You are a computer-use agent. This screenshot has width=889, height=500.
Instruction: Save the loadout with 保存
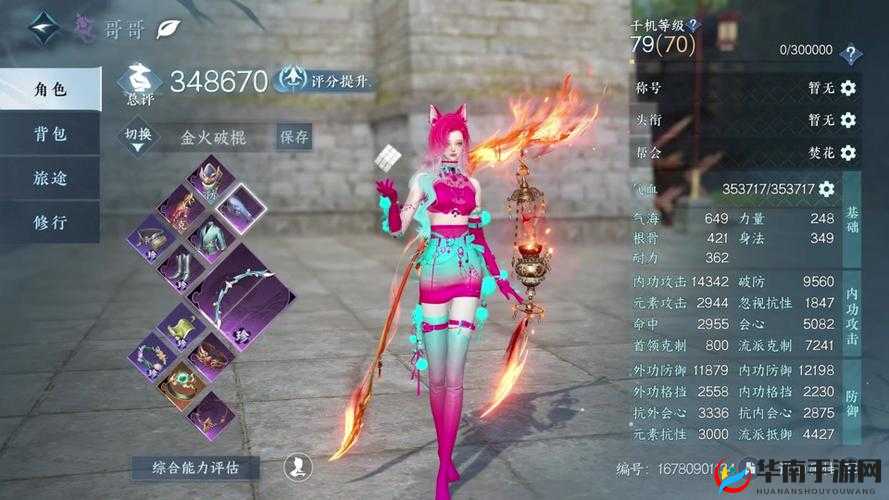(x=294, y=136)
